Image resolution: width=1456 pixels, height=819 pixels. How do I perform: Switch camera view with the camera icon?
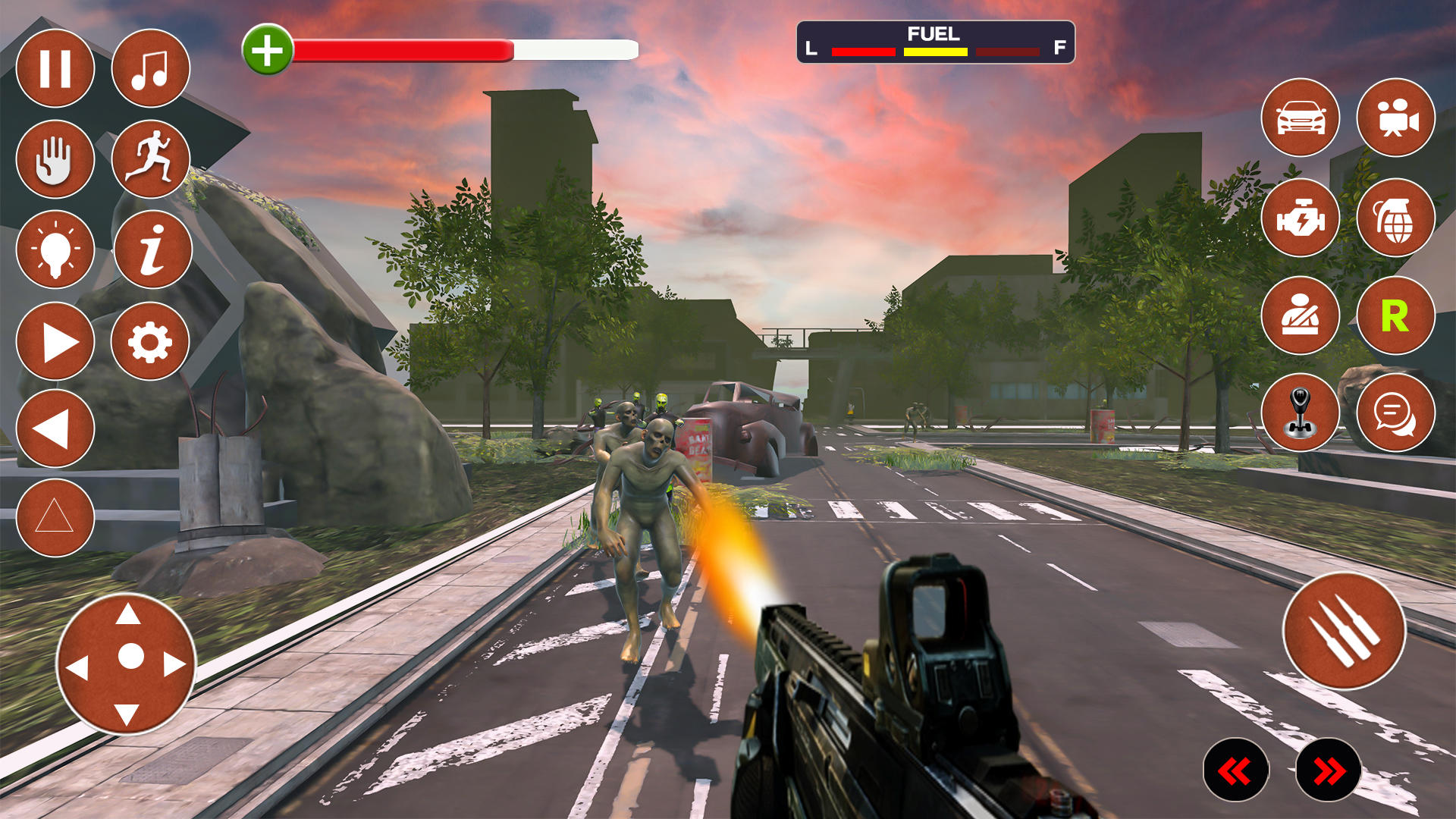click(1395, 118)
